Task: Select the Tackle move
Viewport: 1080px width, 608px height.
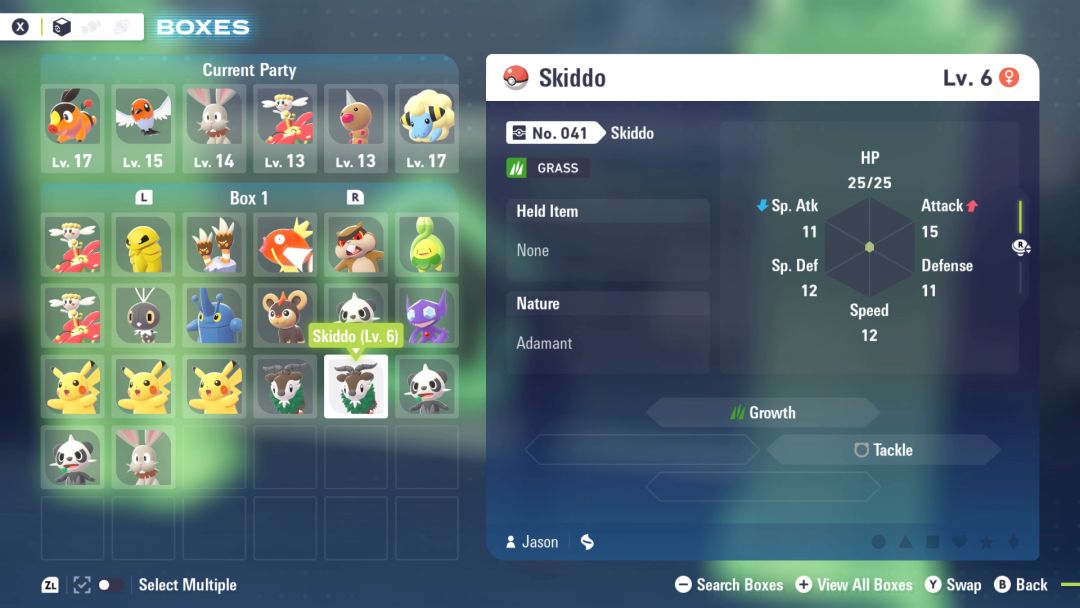Action: [x=883, y=450]
